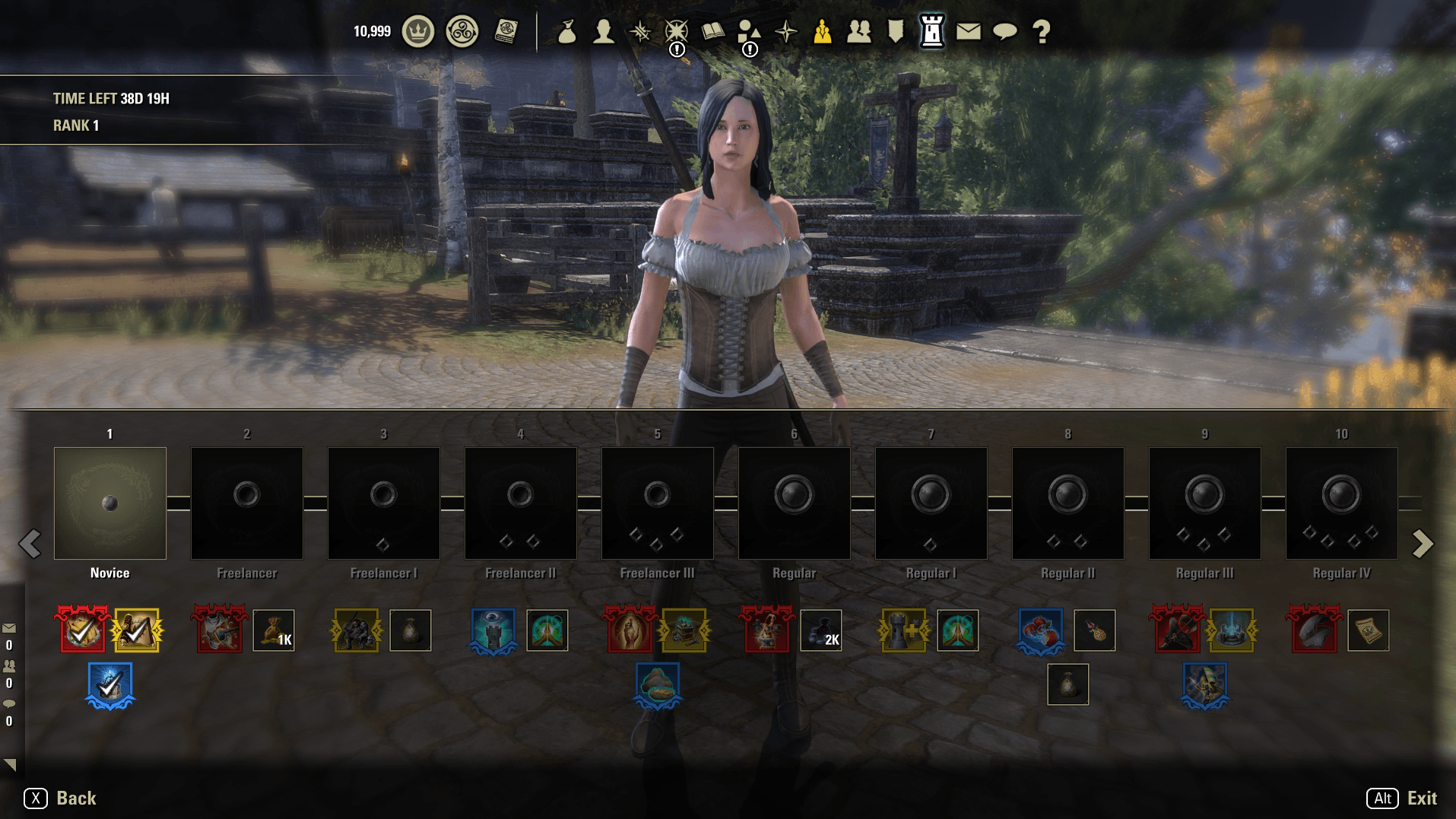Select the Freelancer III tier tile

tap(658, 503)
